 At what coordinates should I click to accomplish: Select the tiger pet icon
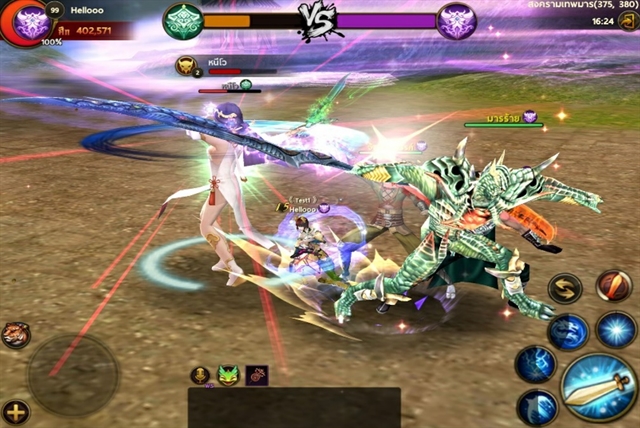(15, 334)
